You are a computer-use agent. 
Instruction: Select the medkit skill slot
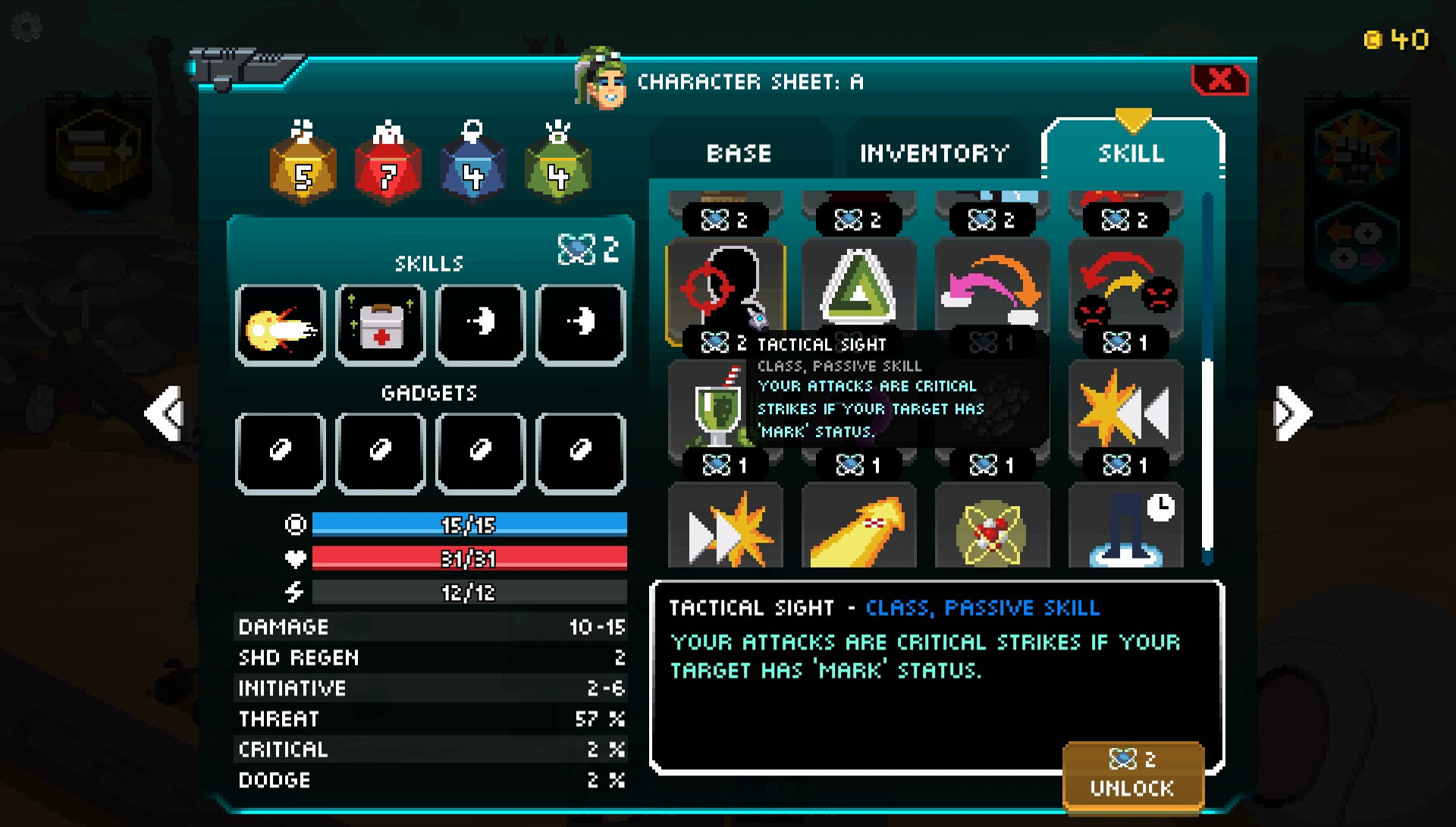click(x=381, y=325)
